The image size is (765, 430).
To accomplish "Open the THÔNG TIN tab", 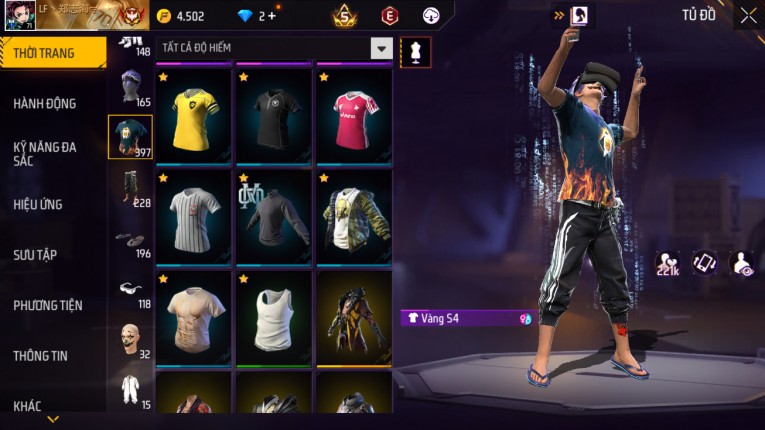I will (41, 355).
